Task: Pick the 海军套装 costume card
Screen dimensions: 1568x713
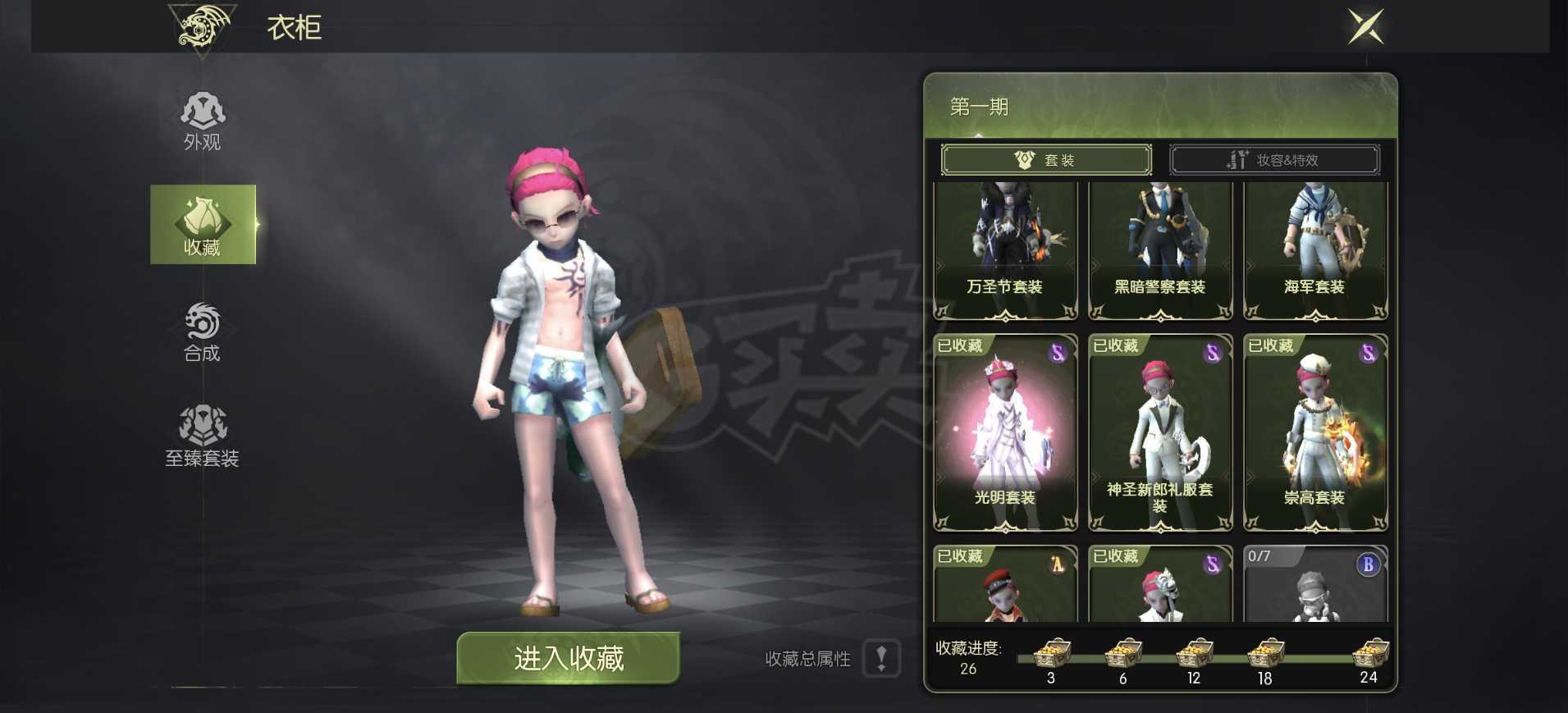Action: (1315, 250)
